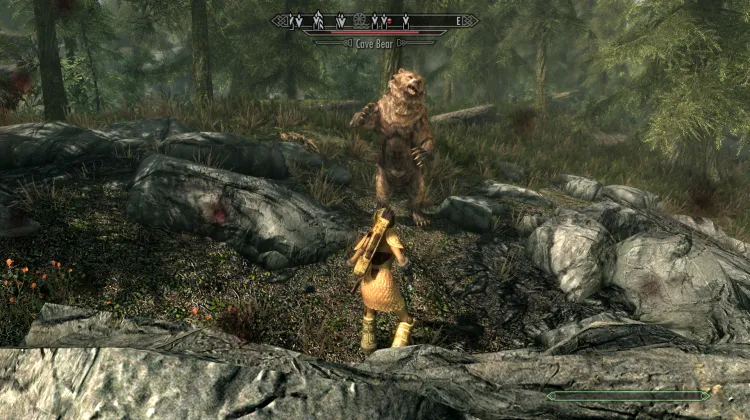
Task: Select the wheel-shaped location marker on the compass
Action: click(x=361, y=19)
